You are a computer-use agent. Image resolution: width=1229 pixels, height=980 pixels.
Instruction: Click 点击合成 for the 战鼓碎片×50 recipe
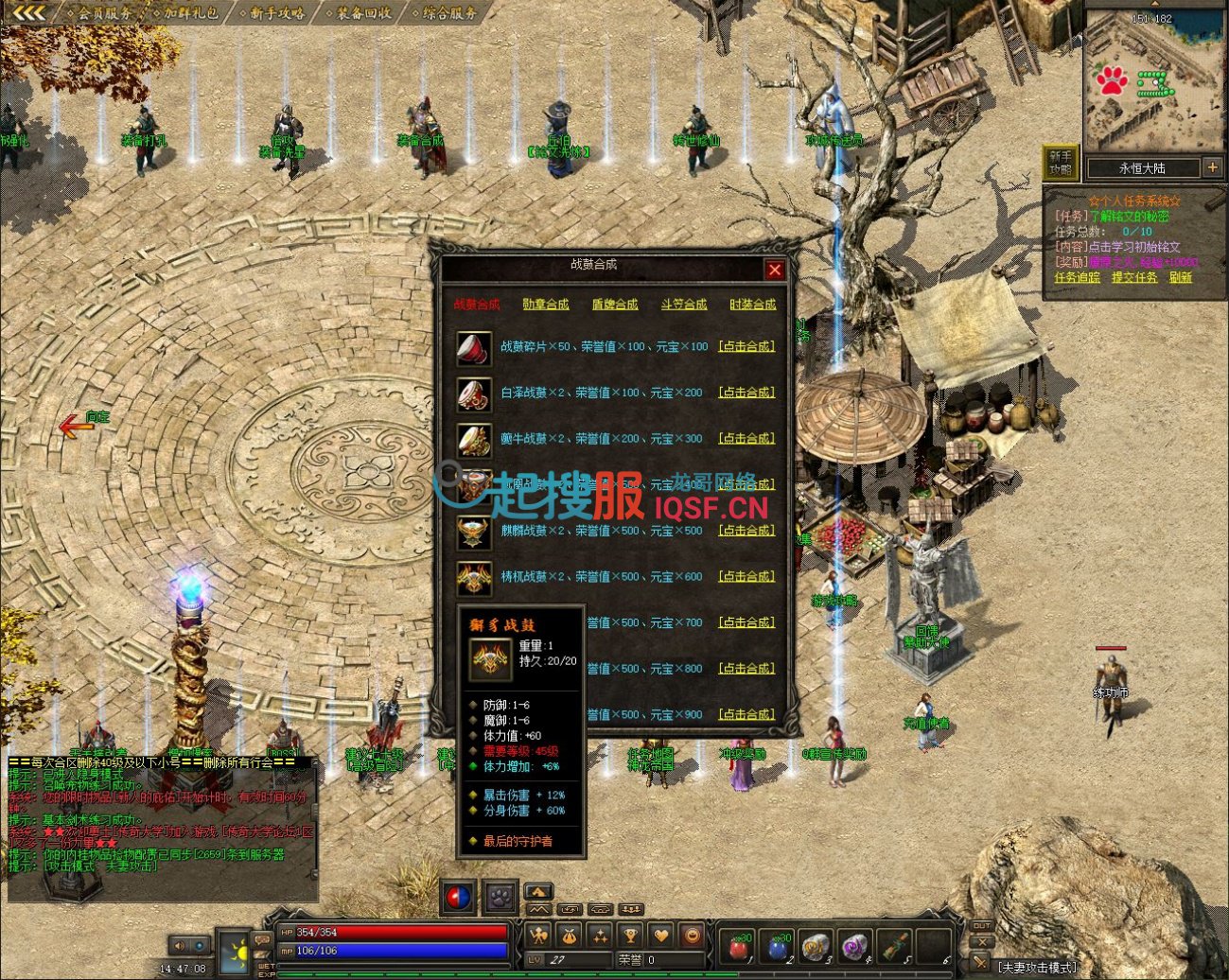tap(746, 346)
